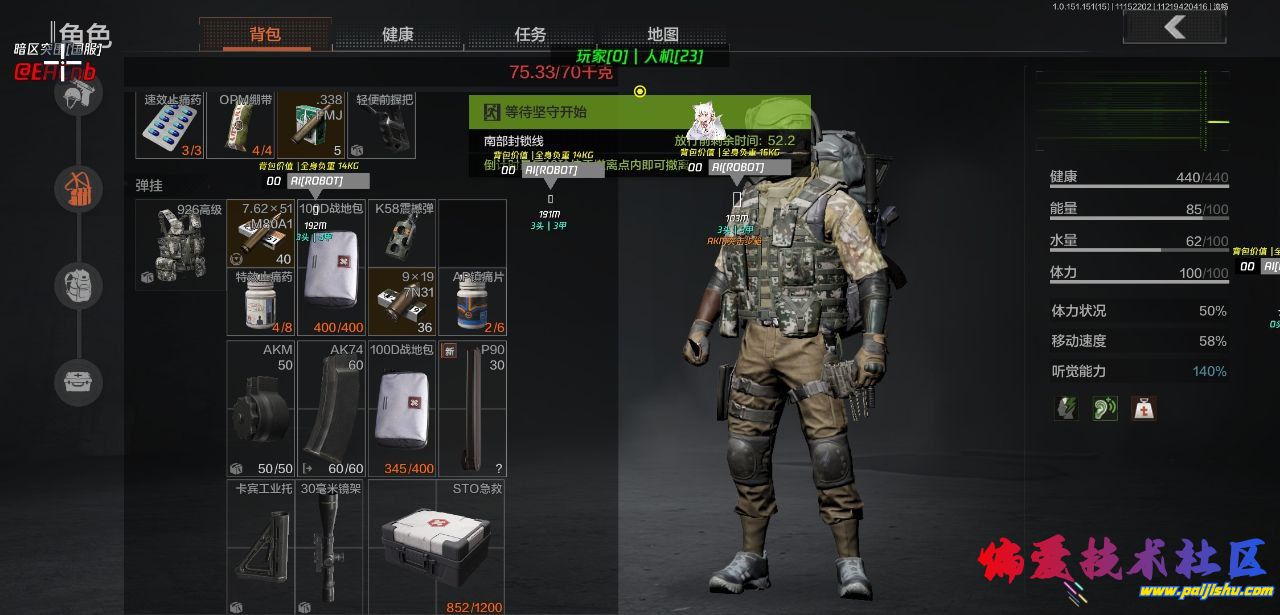Choose the AKM 50-round drum magazine

[261, 410]
